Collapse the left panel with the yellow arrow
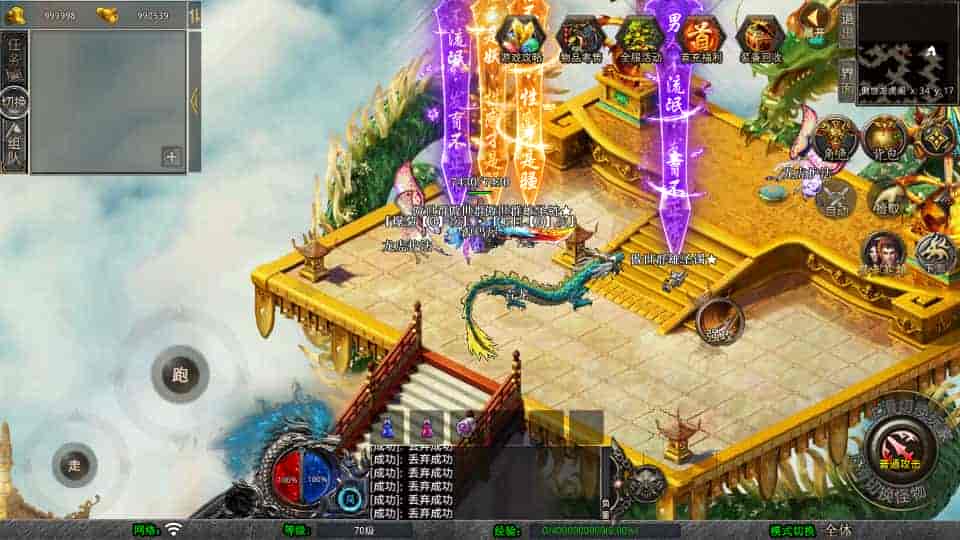Image resolution: width=960 pixels, height=540 pixels. 195,100
